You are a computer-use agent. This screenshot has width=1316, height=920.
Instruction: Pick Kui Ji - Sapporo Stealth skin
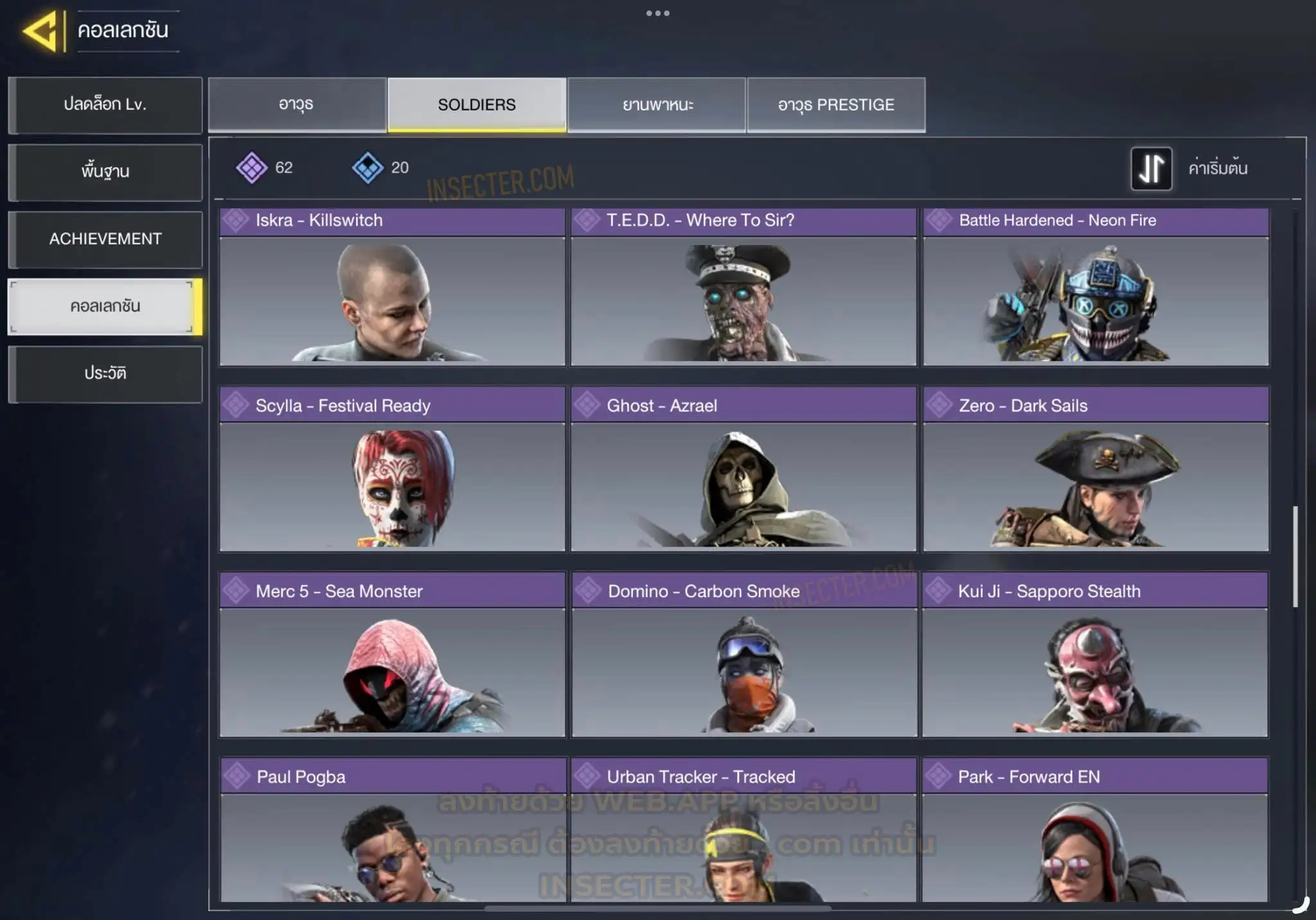coord(1095,655)
